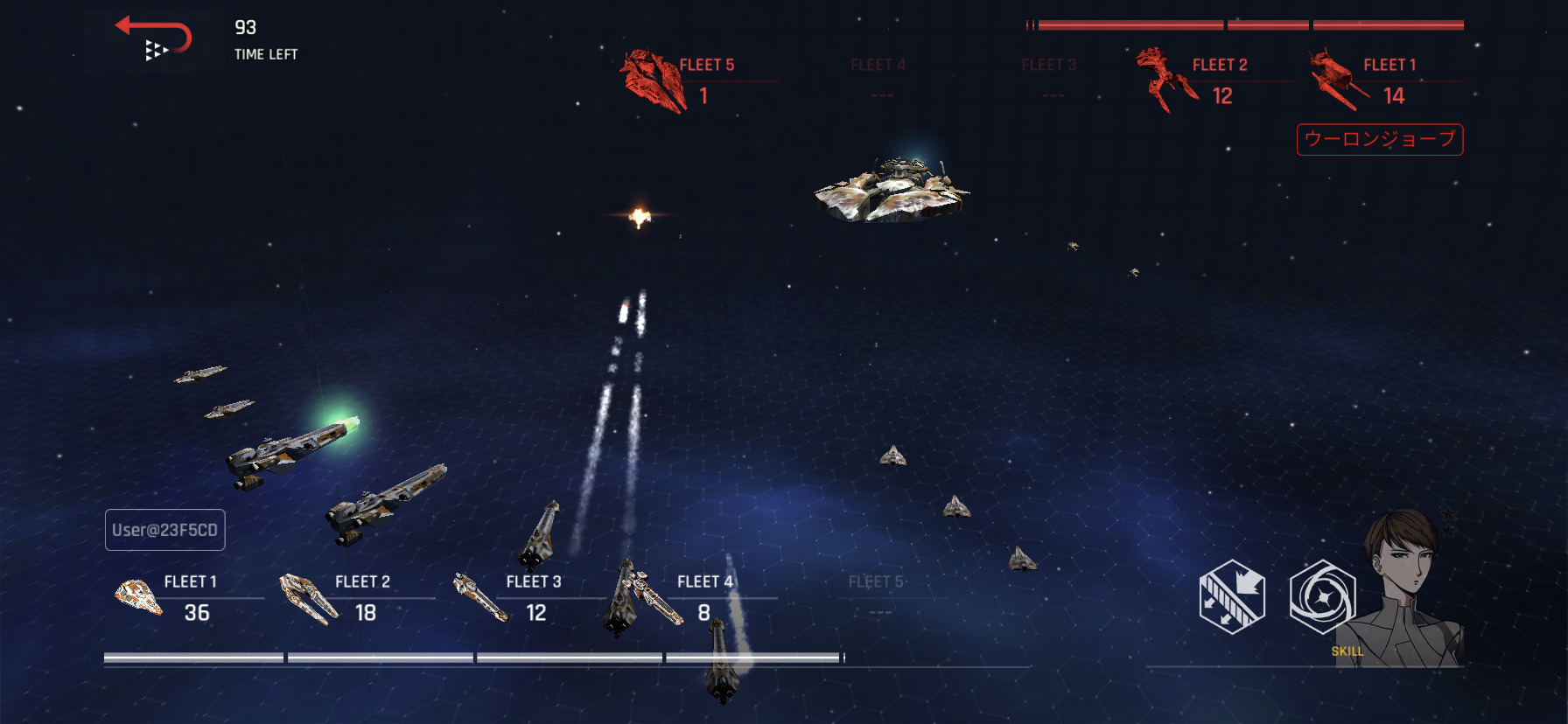Click the red enemy commander name tag

coord(1379,139)
